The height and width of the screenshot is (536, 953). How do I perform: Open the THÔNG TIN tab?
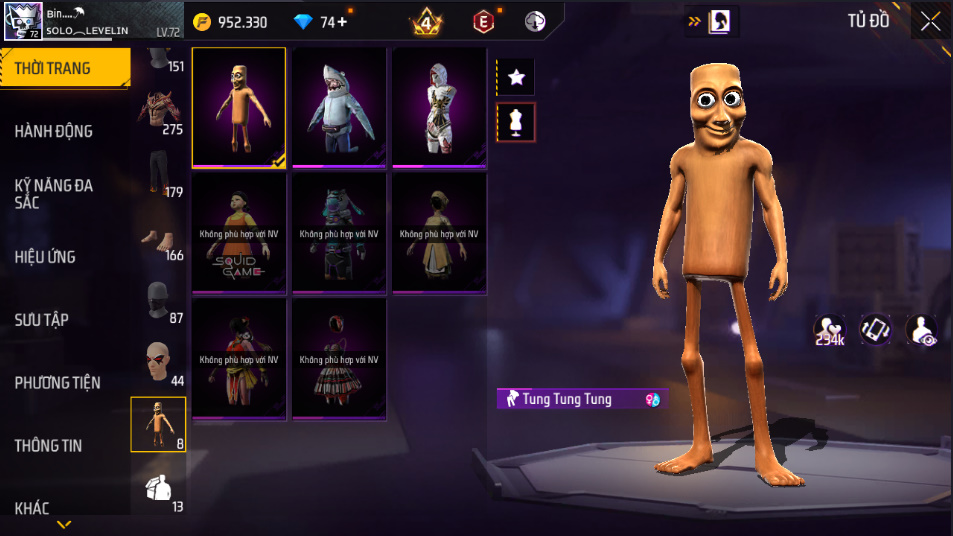[48, 446]
